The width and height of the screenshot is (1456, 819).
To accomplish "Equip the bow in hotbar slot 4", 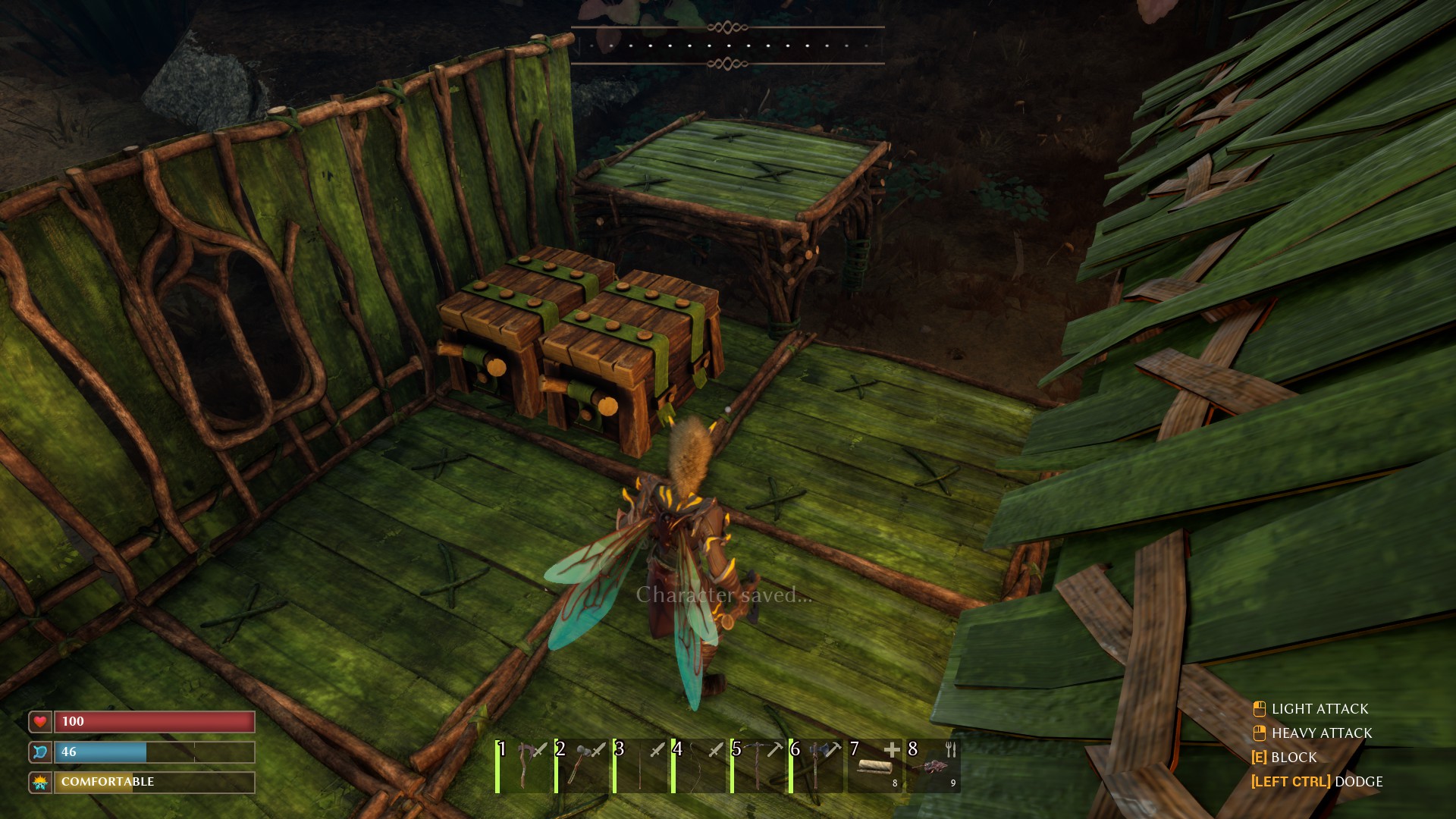I will pyautogui.click(x=701, y=766).
